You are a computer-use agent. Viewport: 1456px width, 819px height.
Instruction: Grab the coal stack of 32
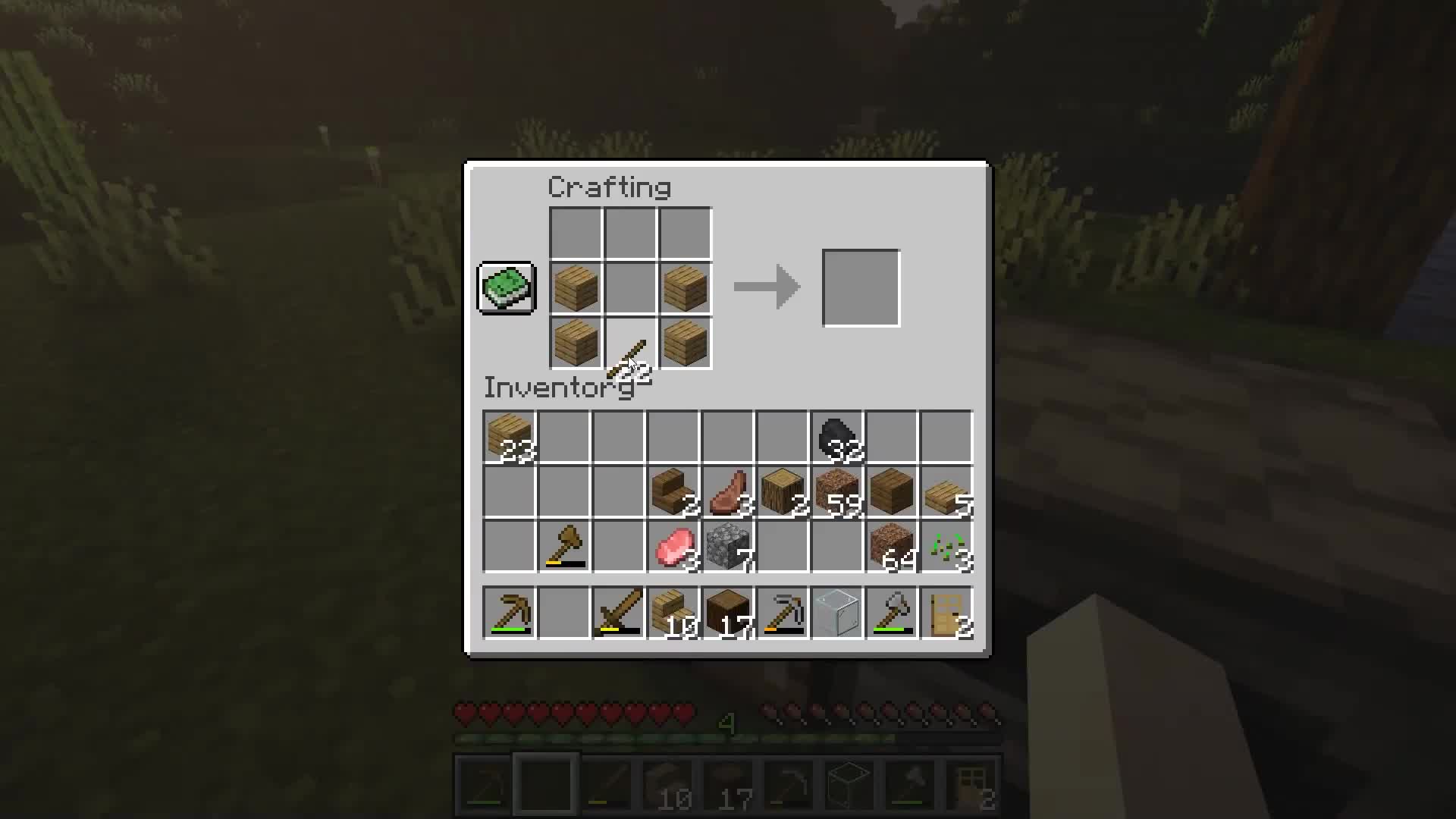pos(836,436)
